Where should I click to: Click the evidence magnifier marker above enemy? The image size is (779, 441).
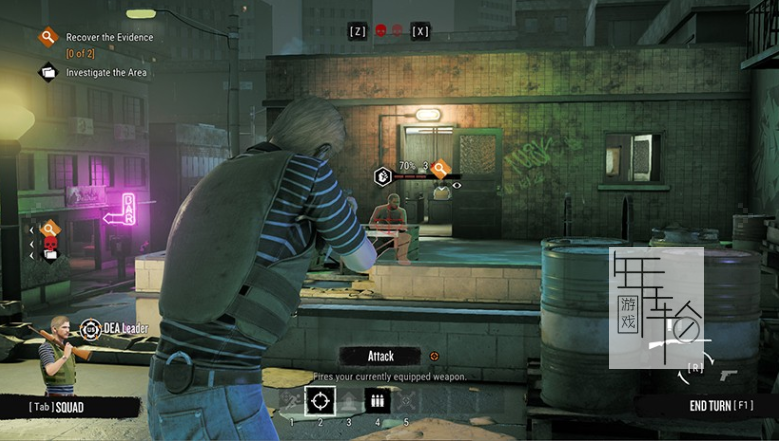(438, 168)
